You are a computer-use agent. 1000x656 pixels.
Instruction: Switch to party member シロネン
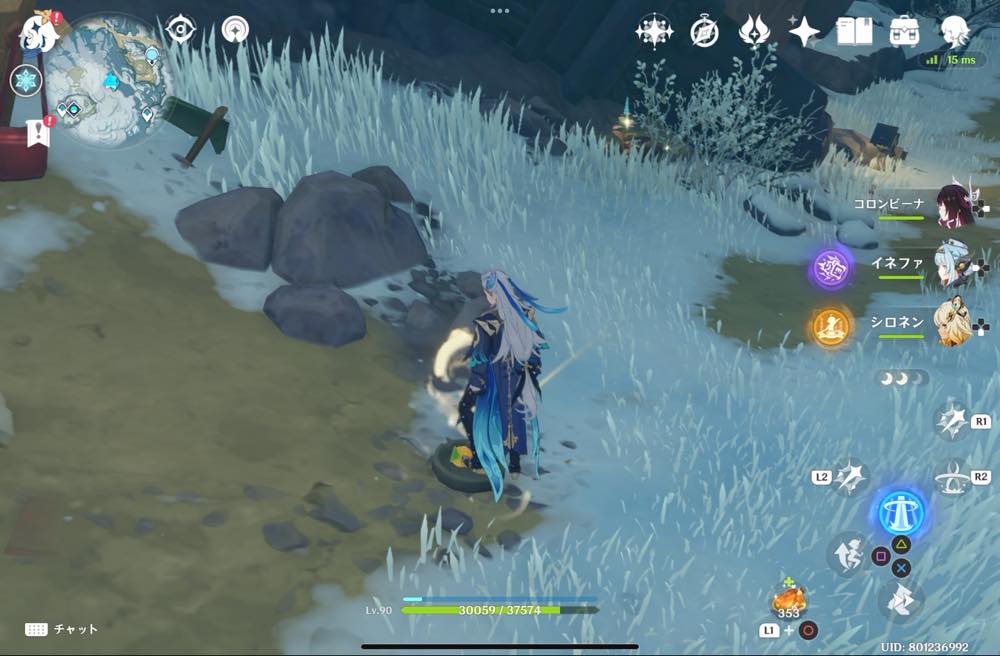click(x=952, y=324)
